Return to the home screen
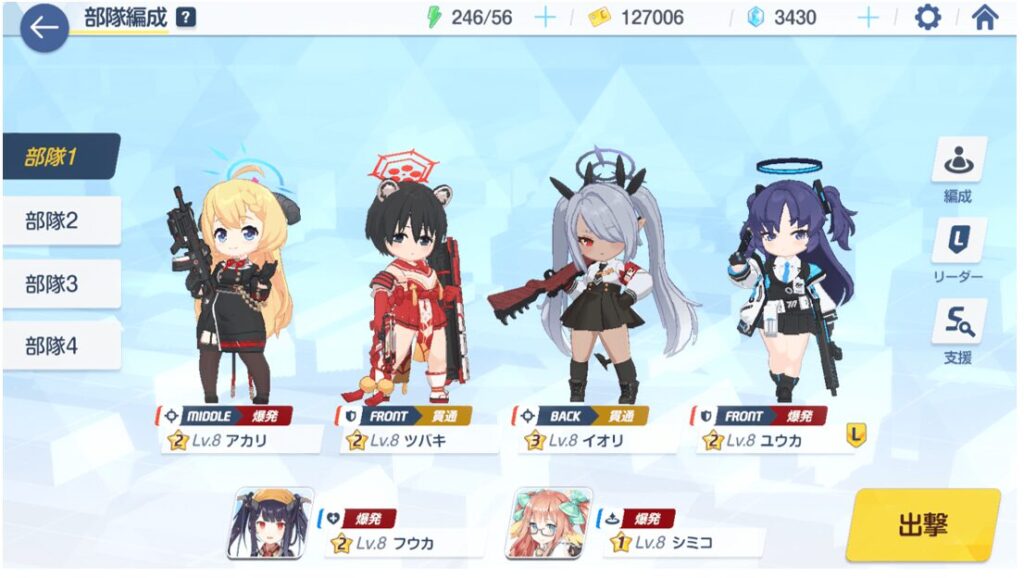The width and height of the screenshot is (1024, 578). tap(985, 18)
